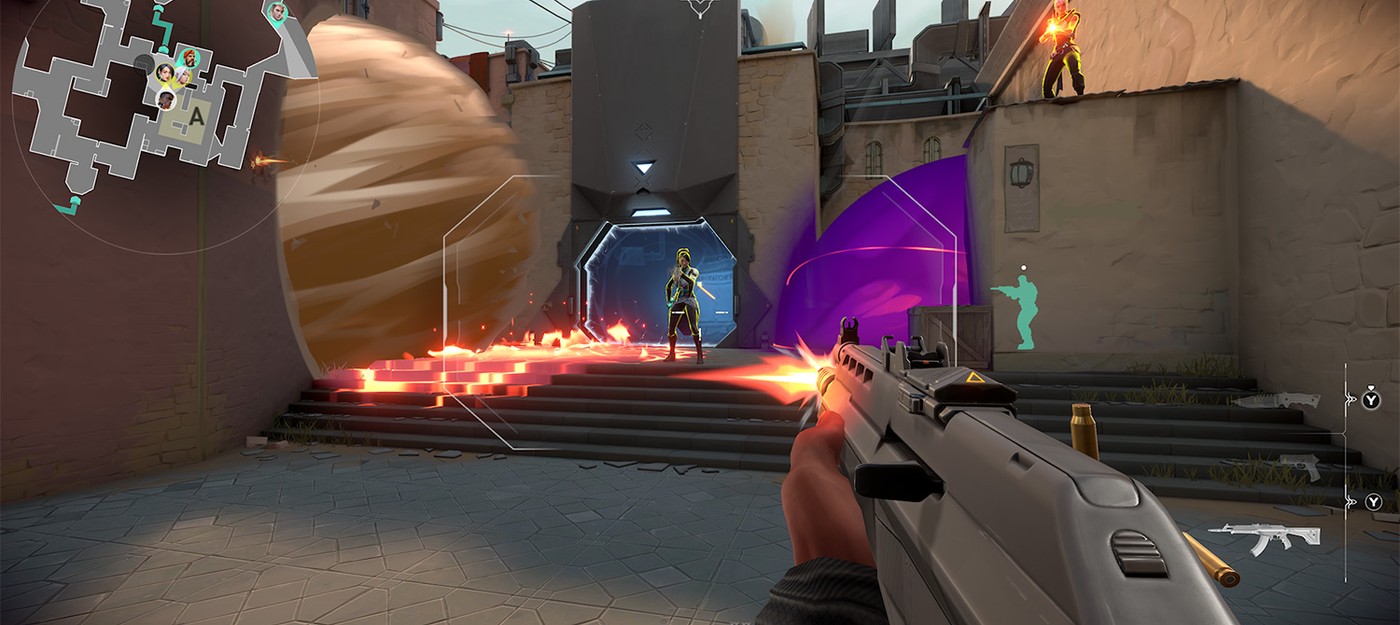
Task: Equip the assault rifle weapon slot
Action: tap(1262, 537)
